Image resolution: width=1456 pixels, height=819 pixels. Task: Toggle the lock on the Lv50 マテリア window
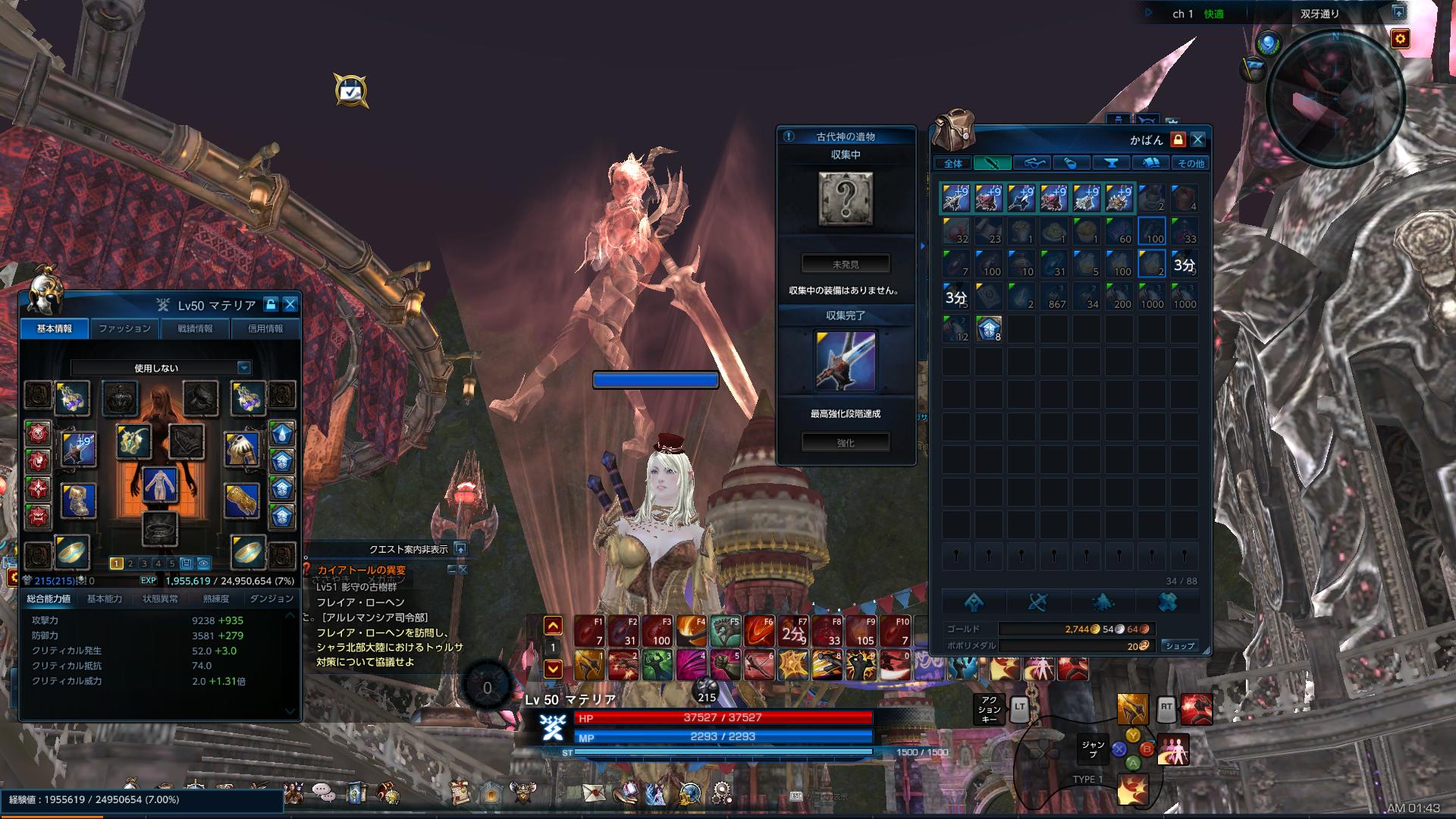271,305
